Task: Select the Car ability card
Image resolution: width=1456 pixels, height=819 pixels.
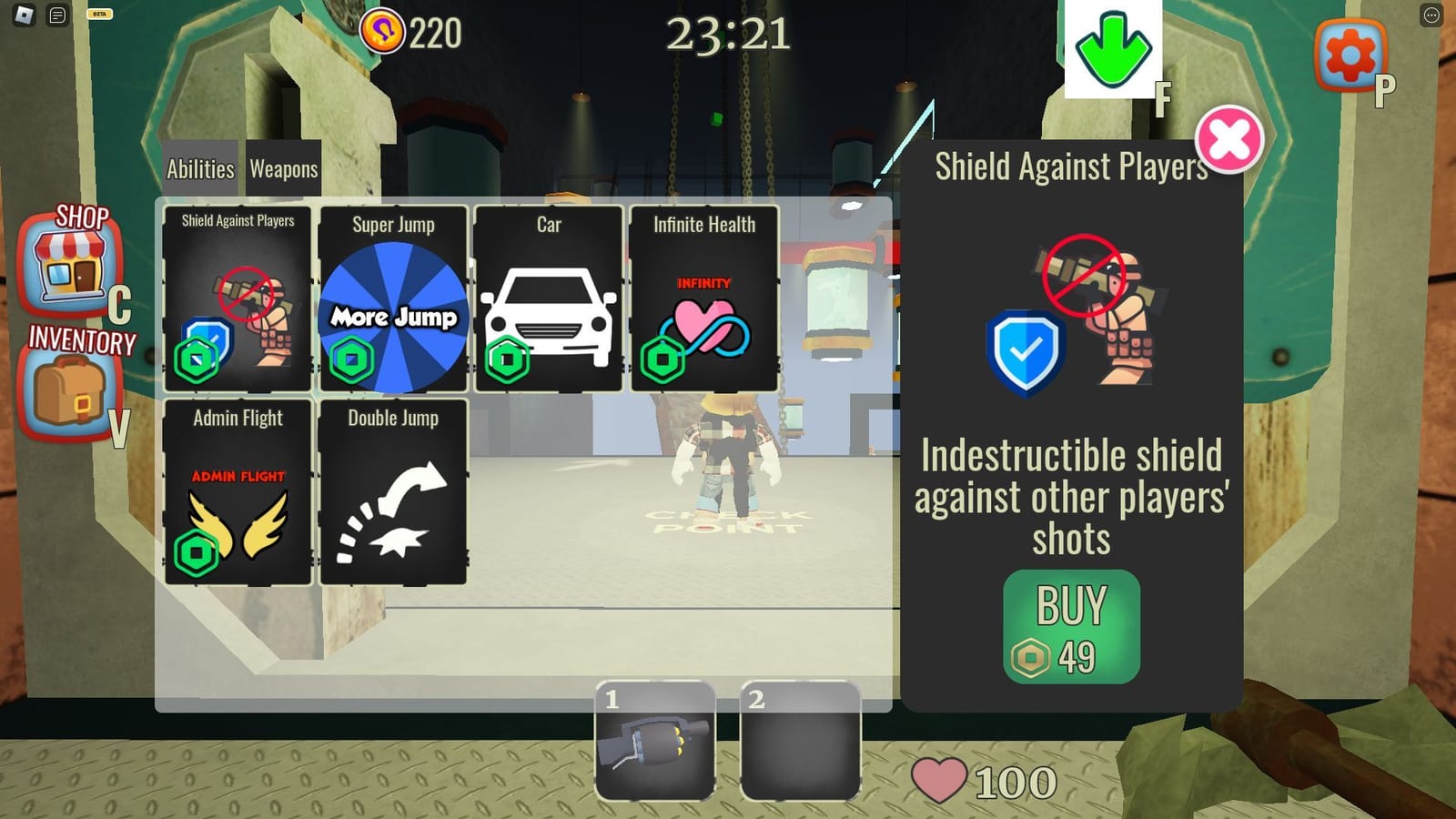Action: [548, 300]
